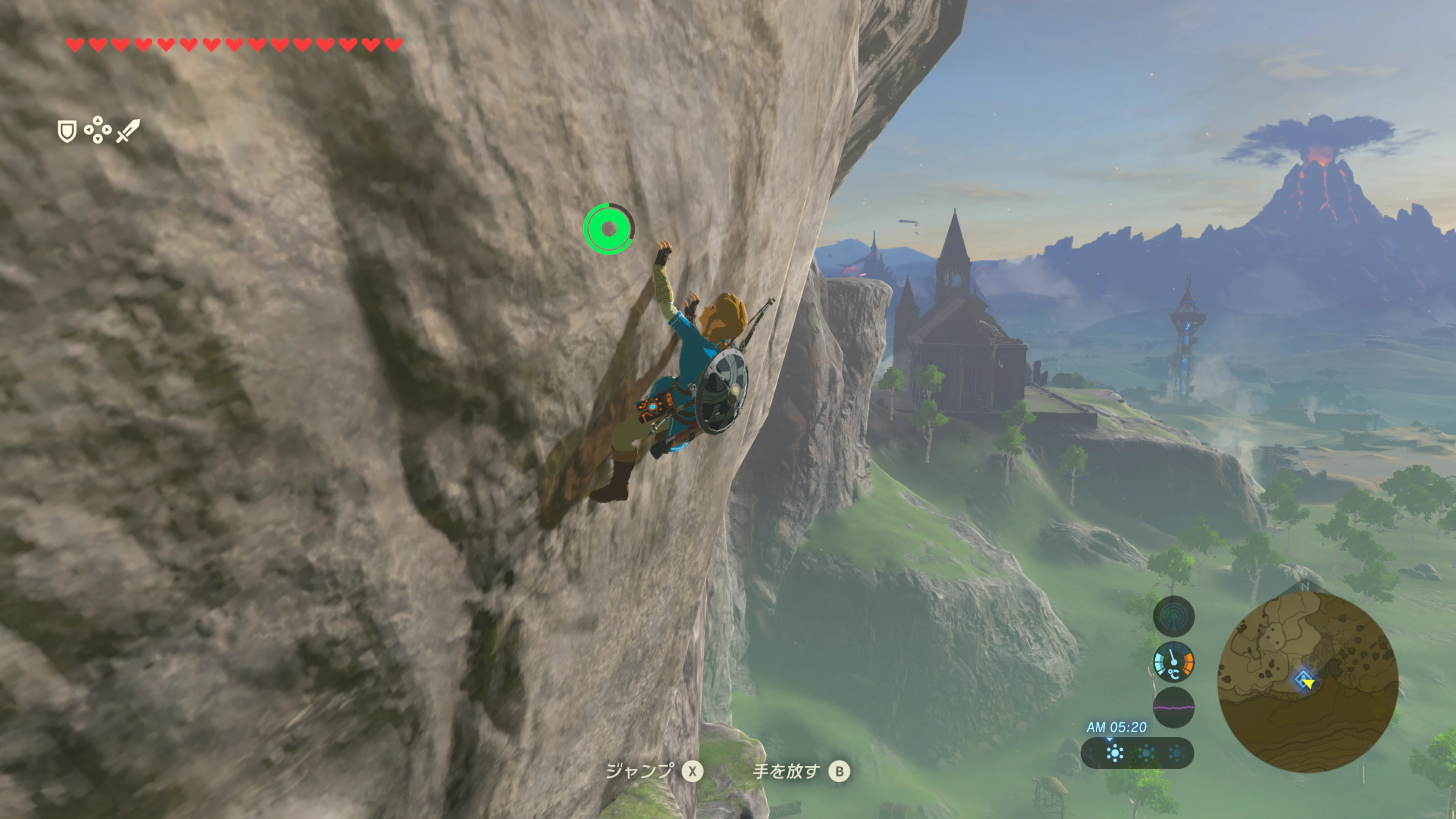
Task: Click the weather forecast panel
Action: pyautogui.click(x=1137, y=753)
